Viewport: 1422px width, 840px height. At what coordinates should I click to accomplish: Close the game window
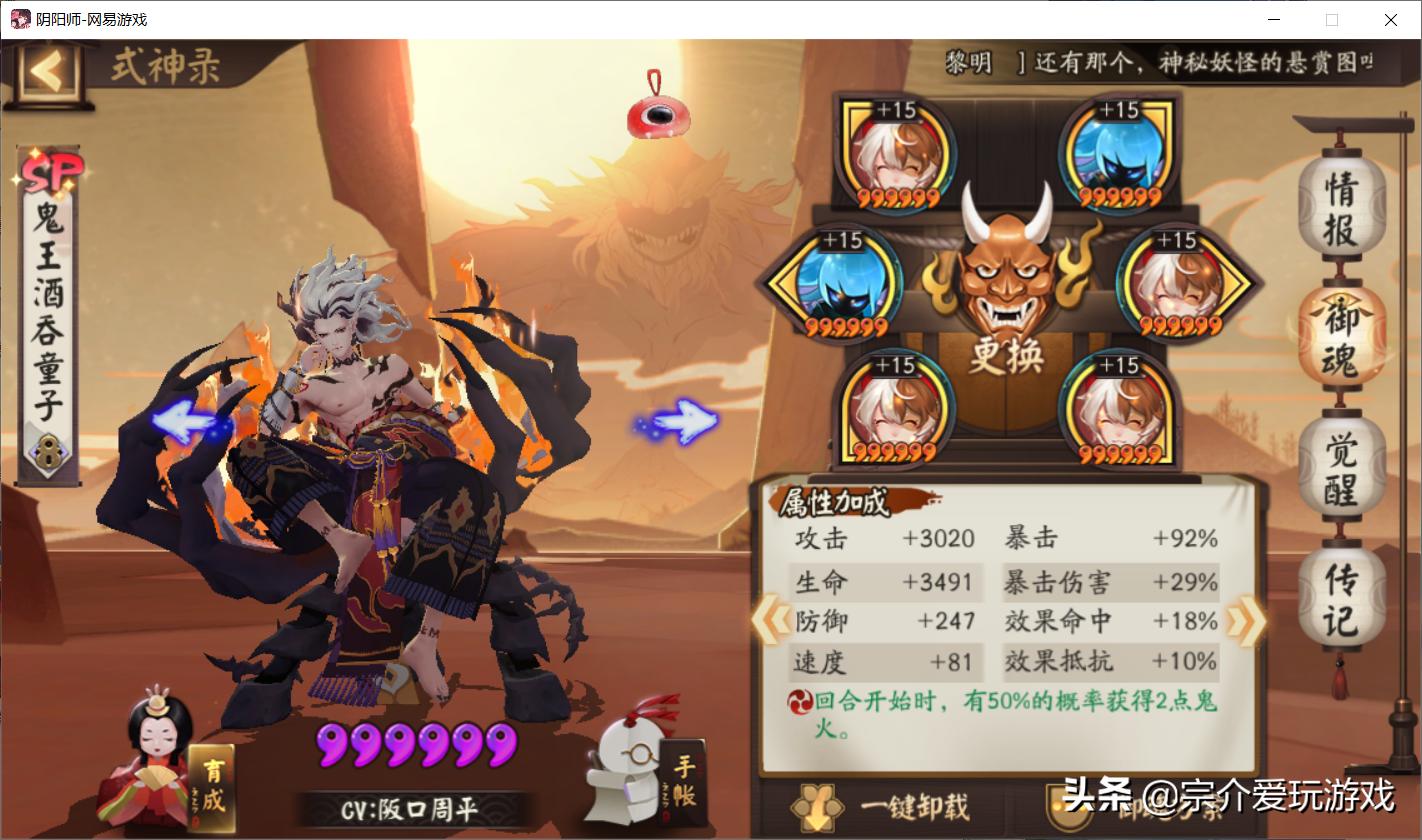(x=1390, y=20)
